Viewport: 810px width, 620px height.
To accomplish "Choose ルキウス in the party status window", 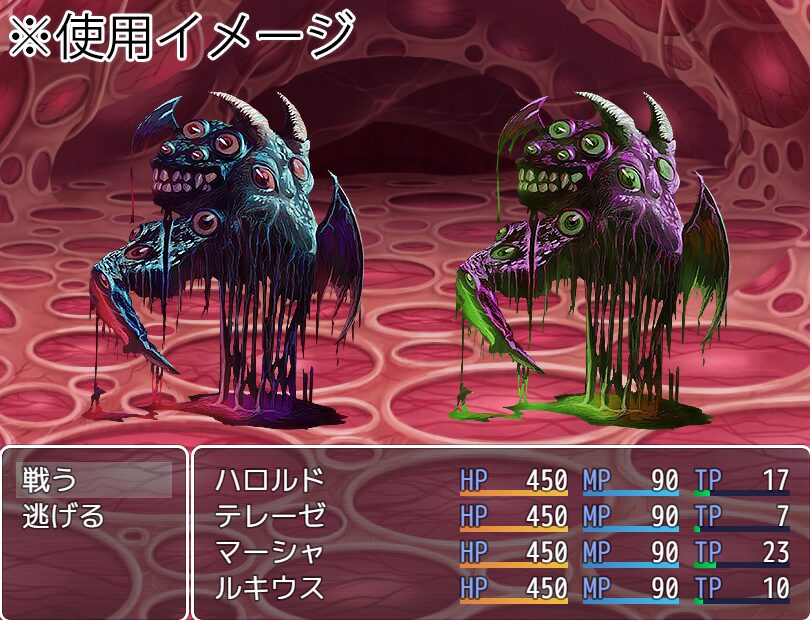I will [270, 589].
